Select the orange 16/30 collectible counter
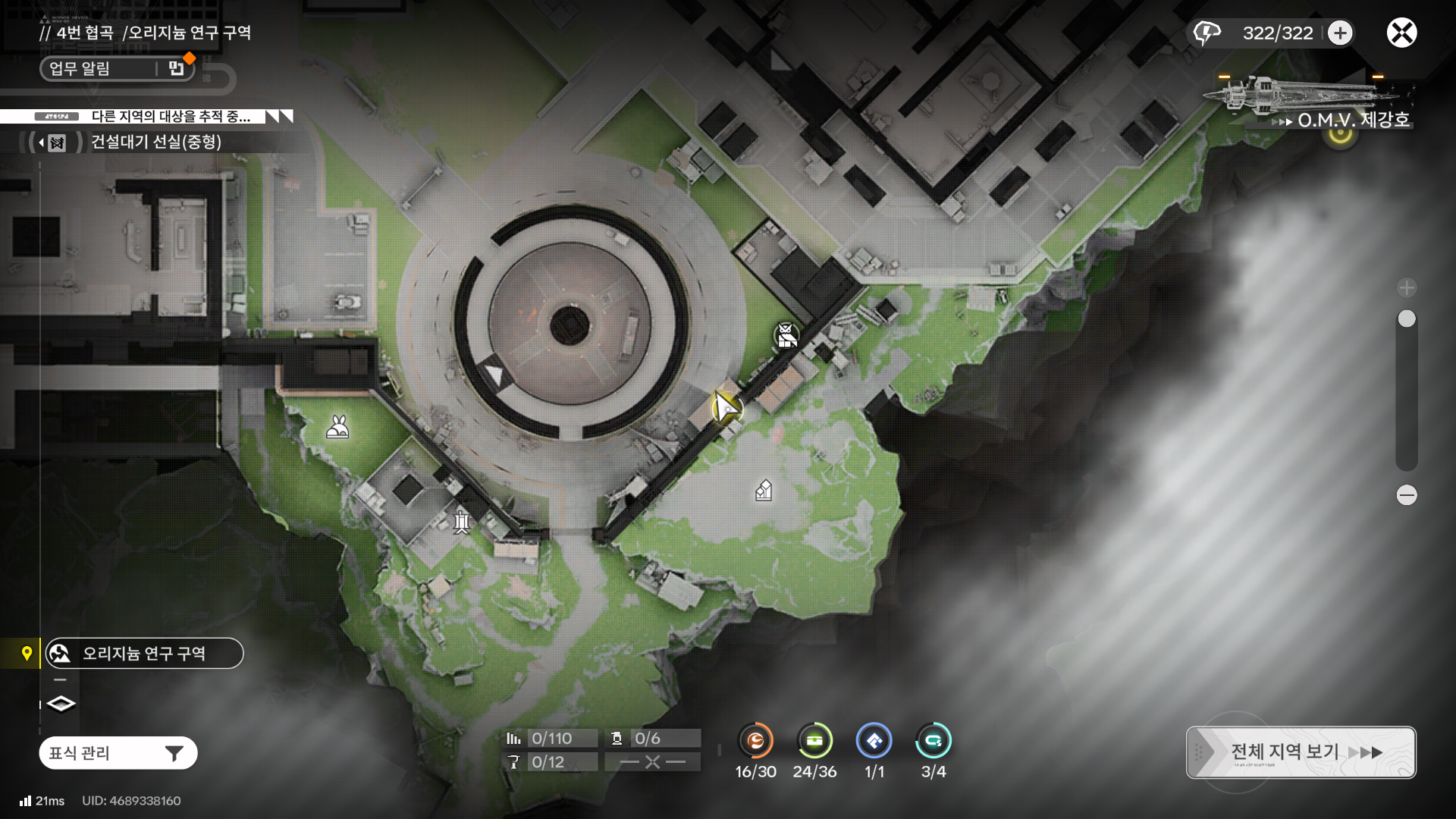 pos(755,741)
